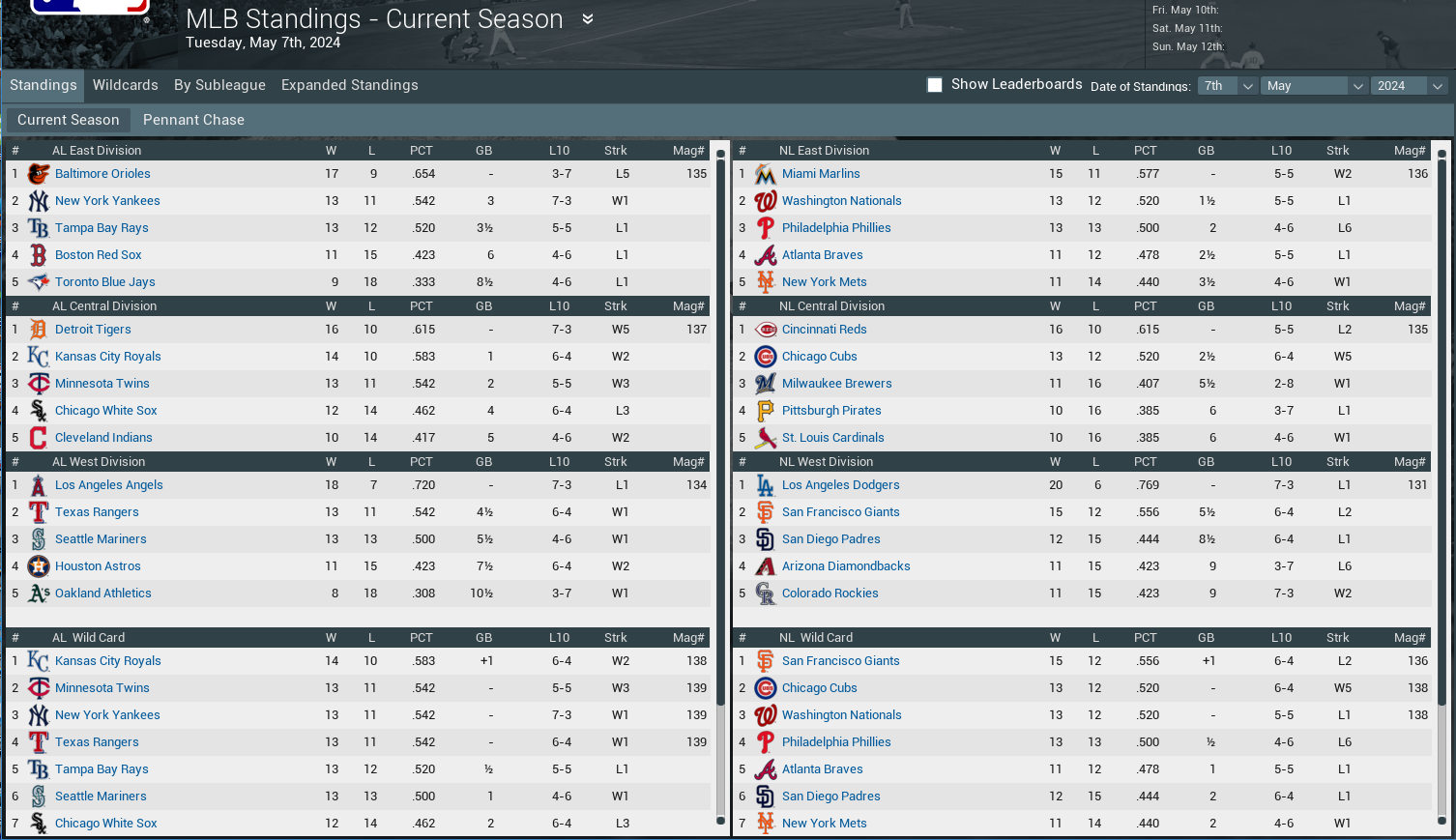Switch to the Wildcards tab

125,85
